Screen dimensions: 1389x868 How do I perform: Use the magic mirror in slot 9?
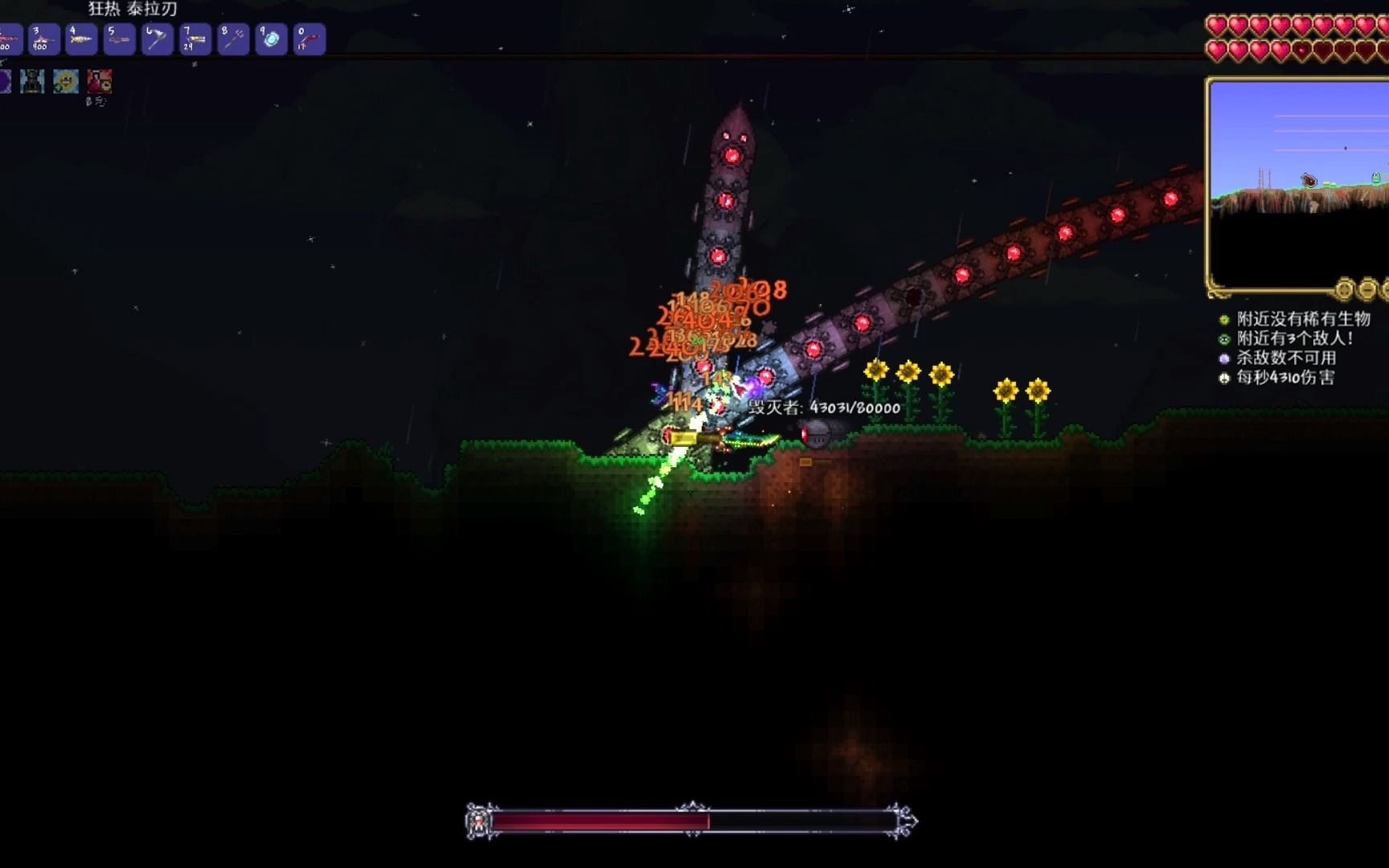point(271,39)
